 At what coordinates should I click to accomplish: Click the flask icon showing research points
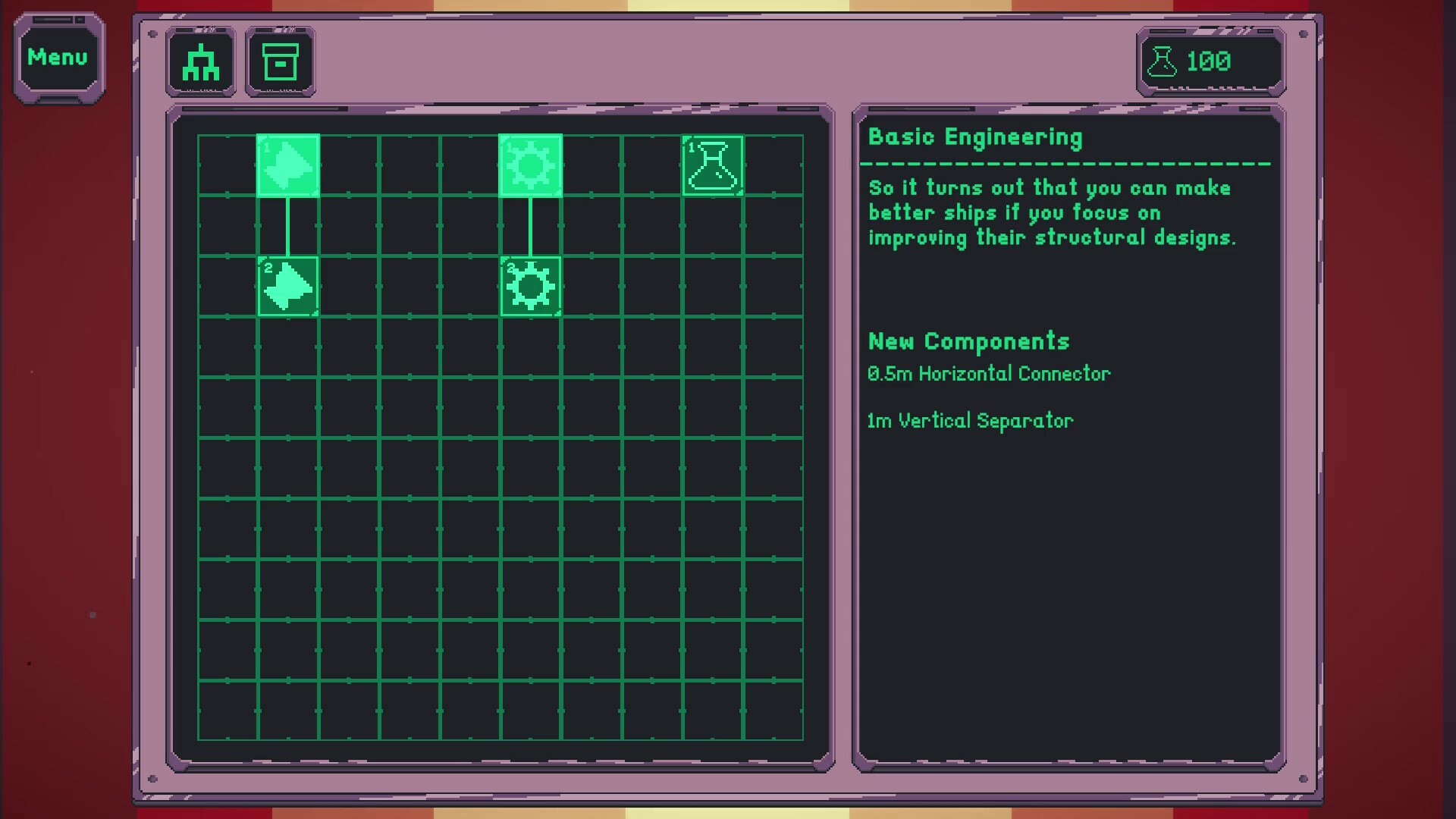coord(1161,62)
